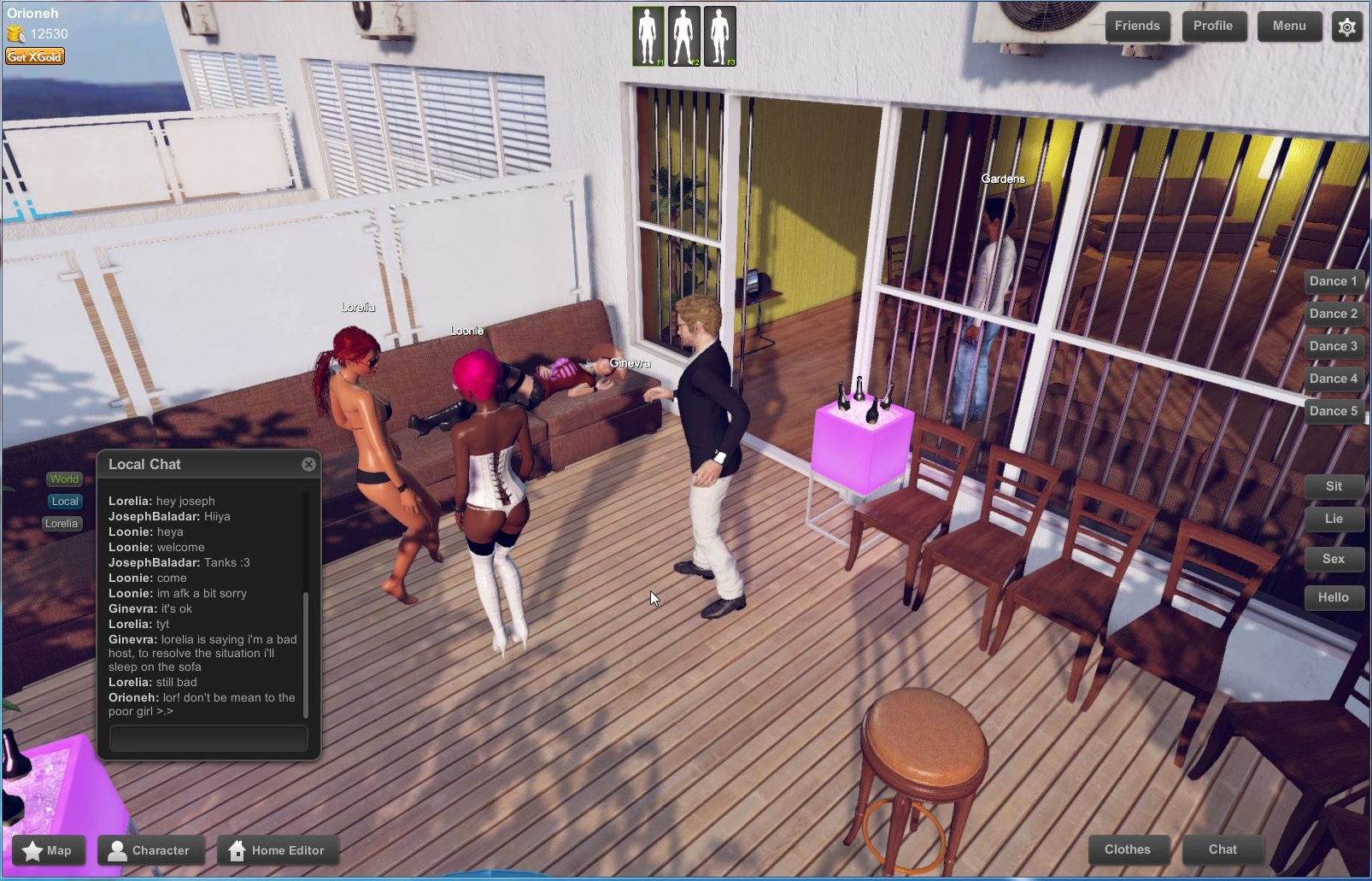Screen dimensions: 1372x881
Task: Click the chat message input field
Action: 207,737
